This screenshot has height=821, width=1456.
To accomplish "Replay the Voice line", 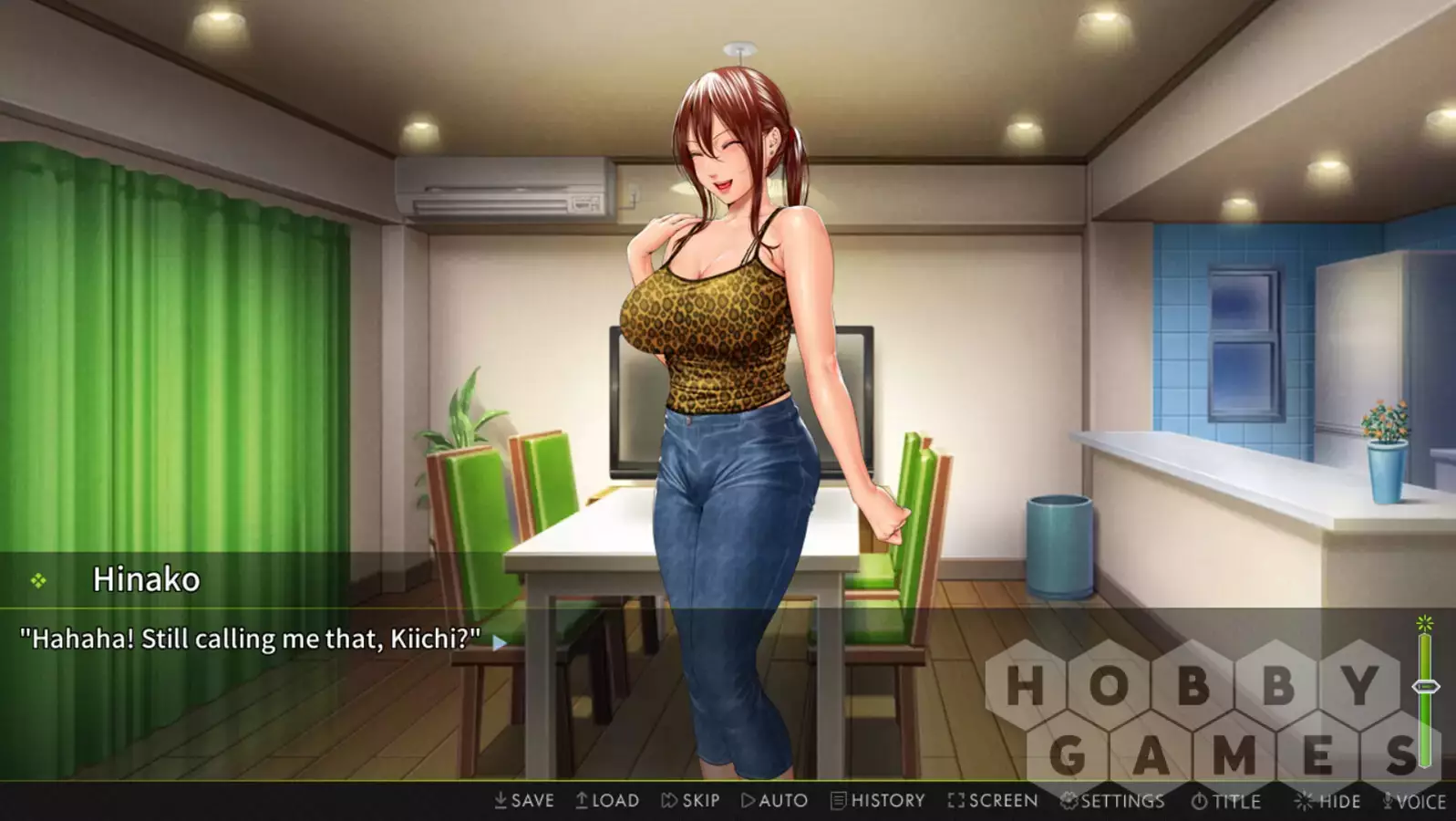I will click(x=1414, y=802).
